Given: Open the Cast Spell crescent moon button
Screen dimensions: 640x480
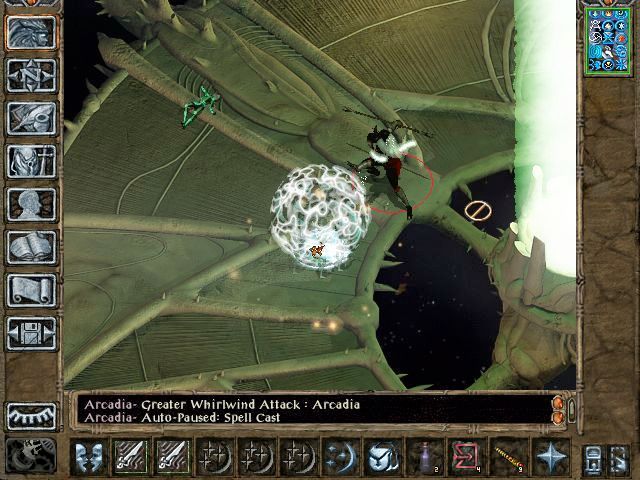Looking at the screenshot, I should pyautogui.click(x=340, y=457).
